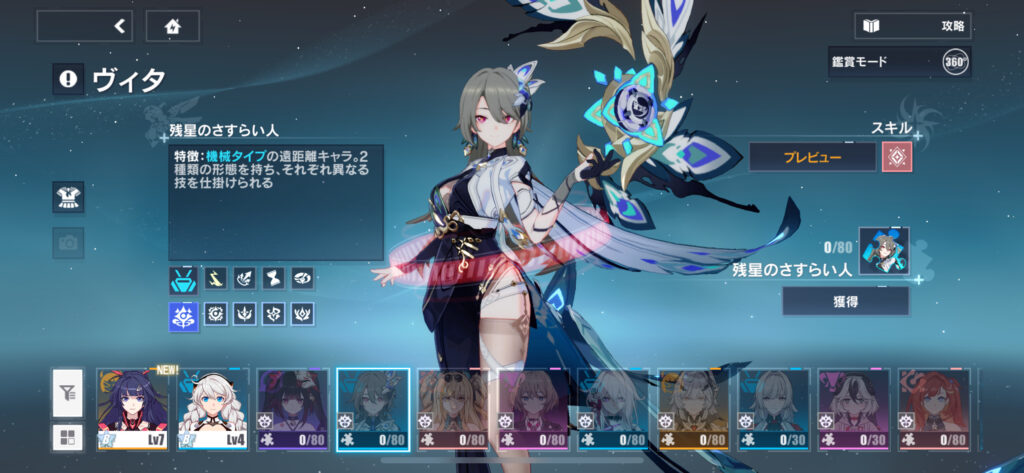Open the character filter funnel button
Viewport: 1024px width, 473px height.
coord(68,394)
